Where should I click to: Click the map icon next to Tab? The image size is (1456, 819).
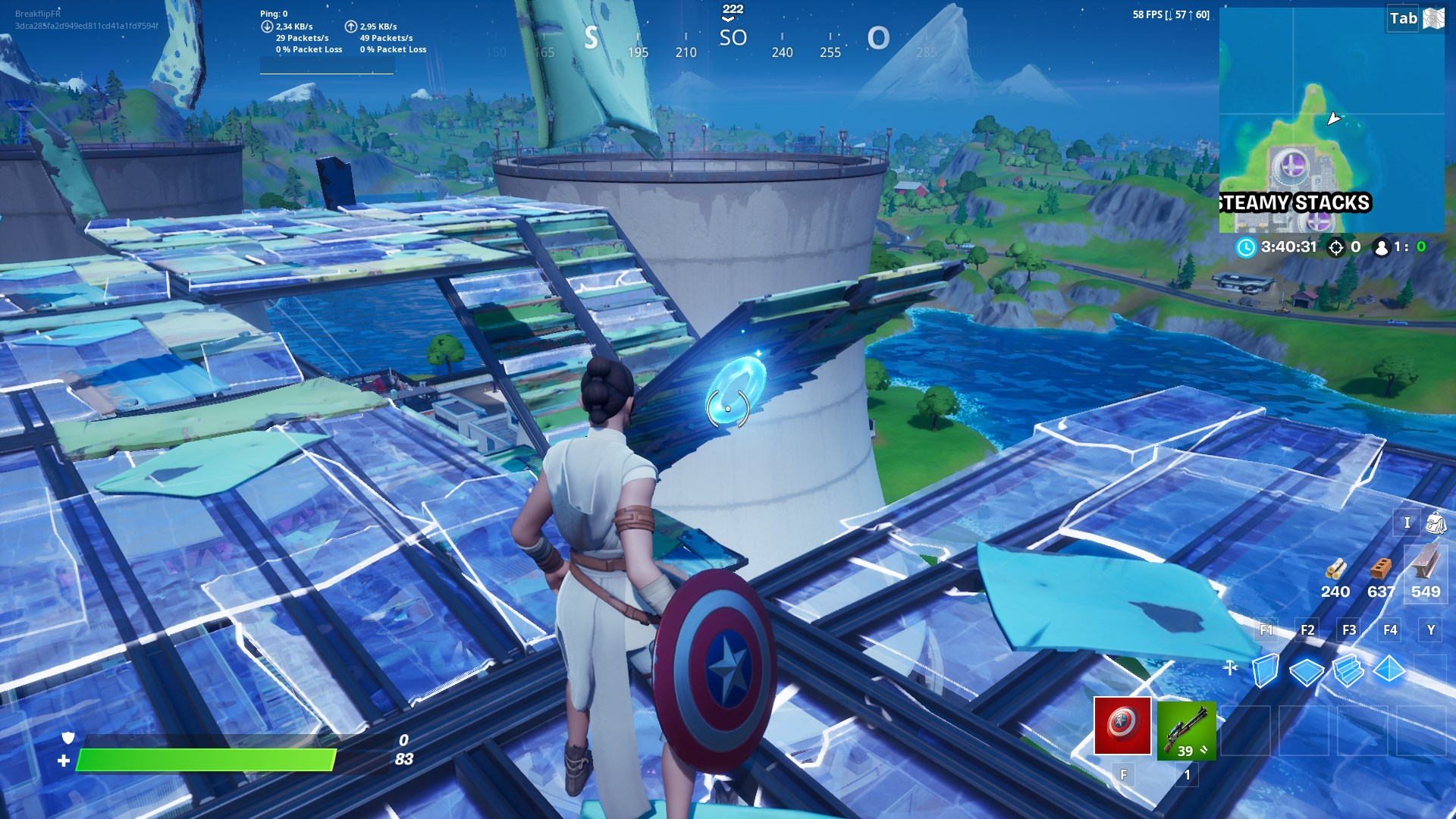click(x=1432, y=19)
